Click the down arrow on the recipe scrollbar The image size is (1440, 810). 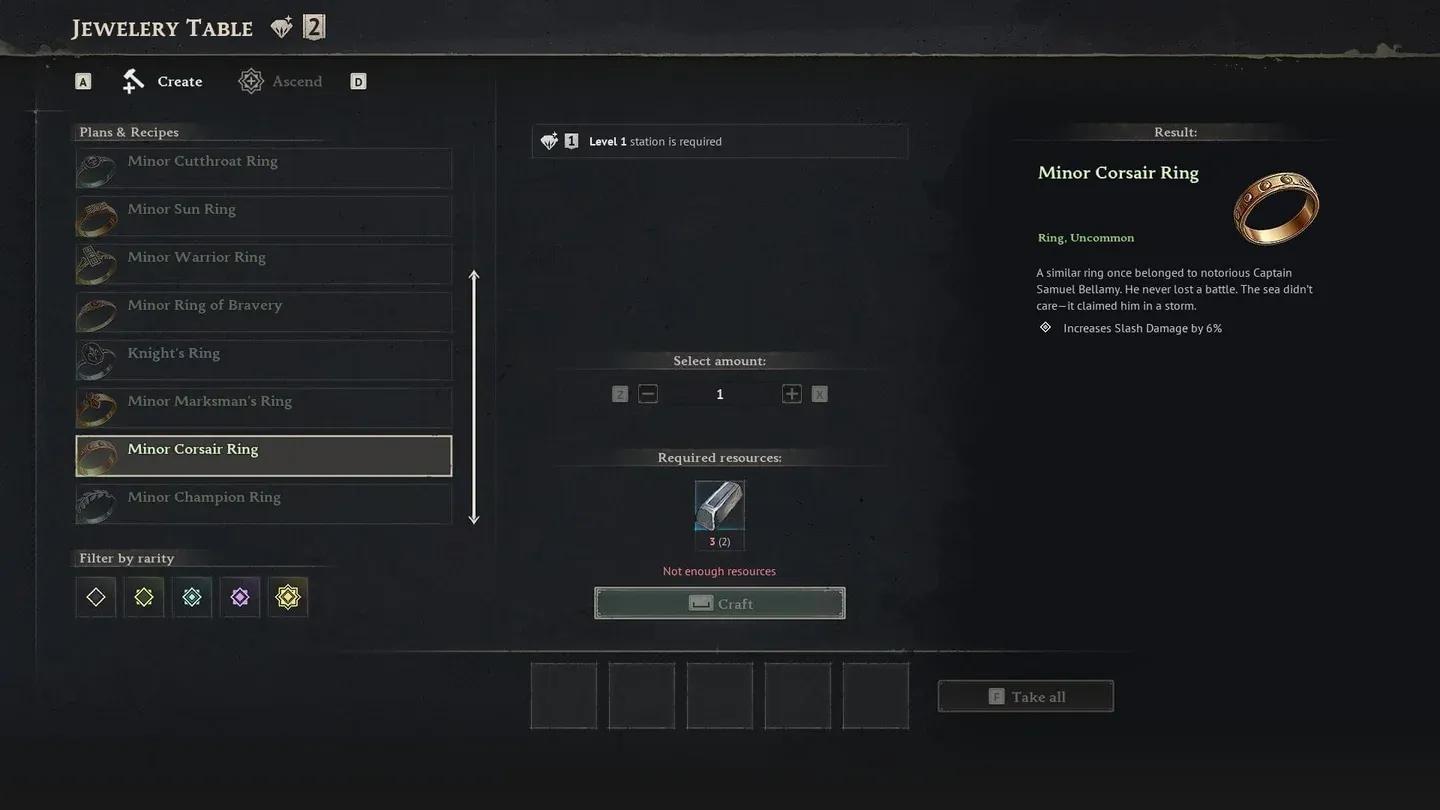tap(474, 519)
